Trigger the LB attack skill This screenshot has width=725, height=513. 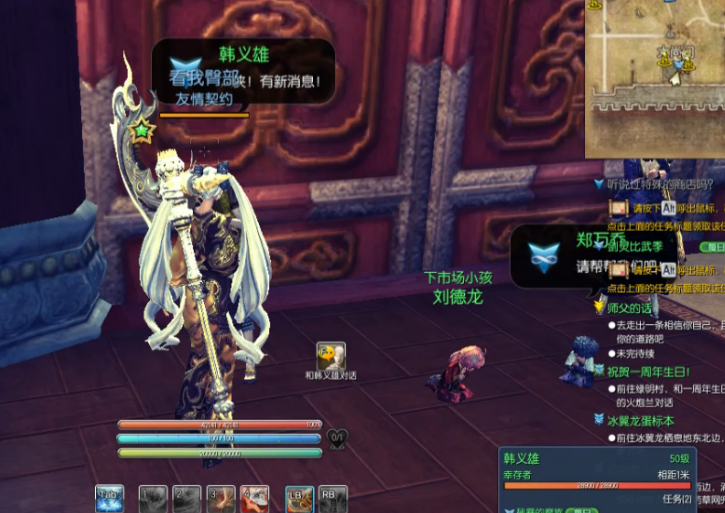[299, 498]
